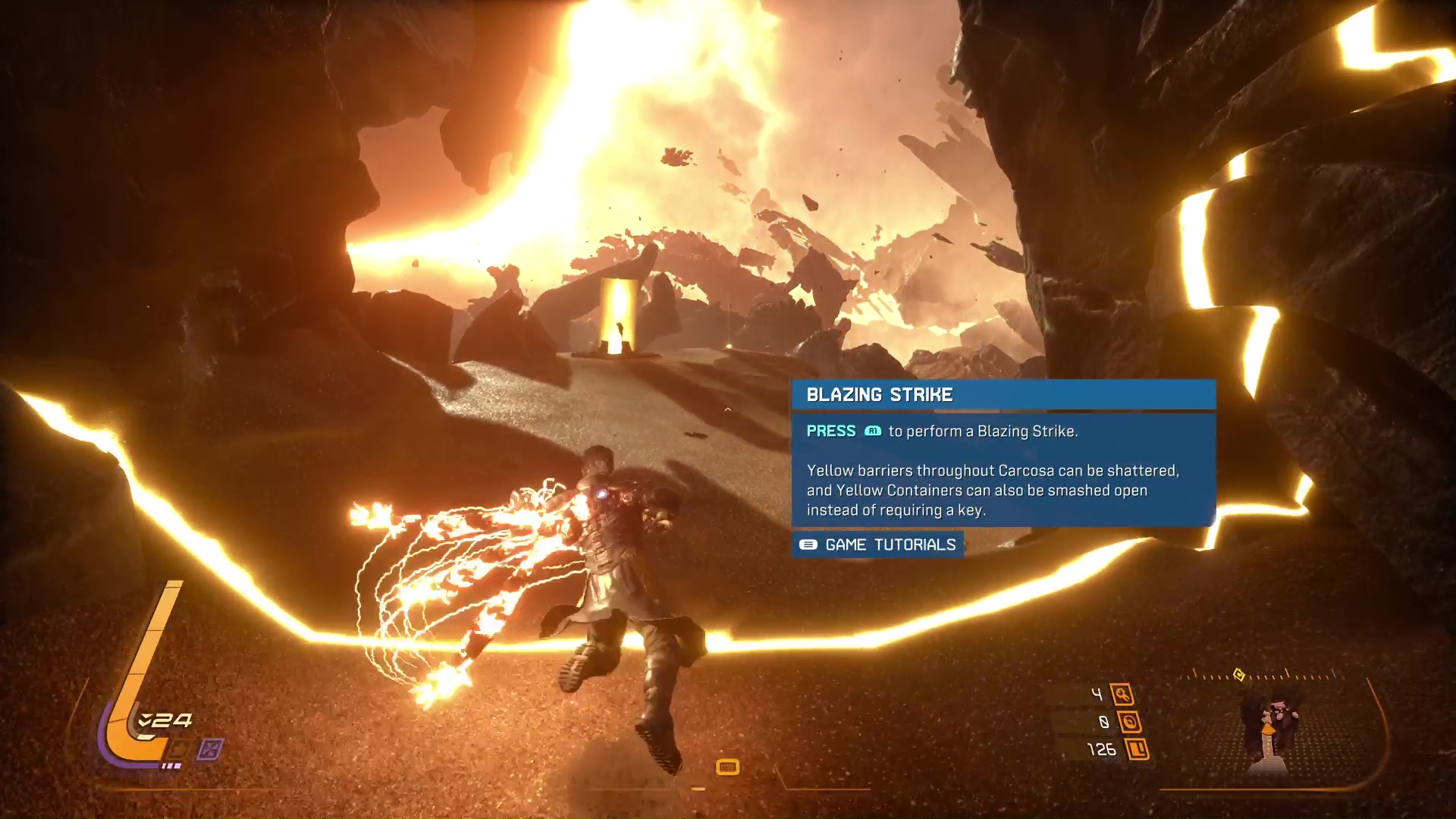Click the wrench repair-kit counter icon

tap(1123, 694)
